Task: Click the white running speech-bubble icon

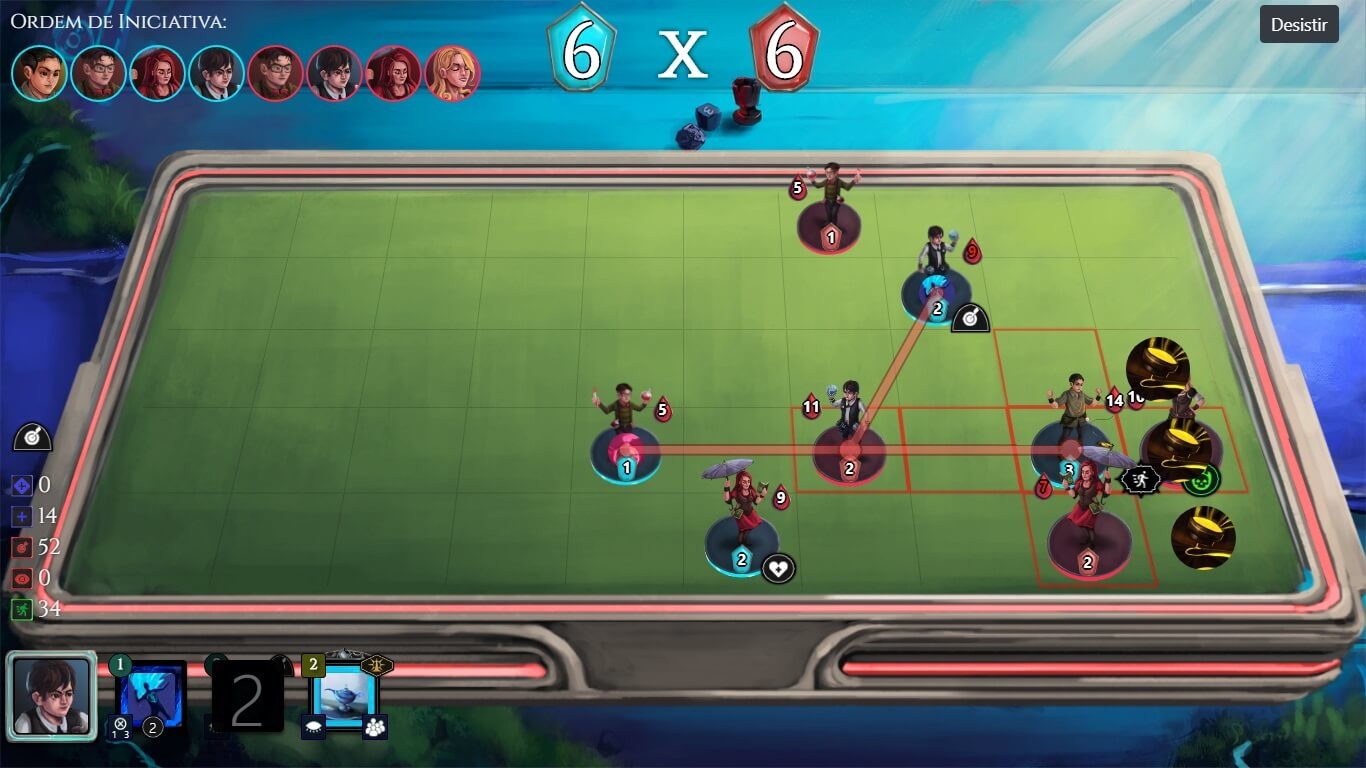Action: point(1138,479)
